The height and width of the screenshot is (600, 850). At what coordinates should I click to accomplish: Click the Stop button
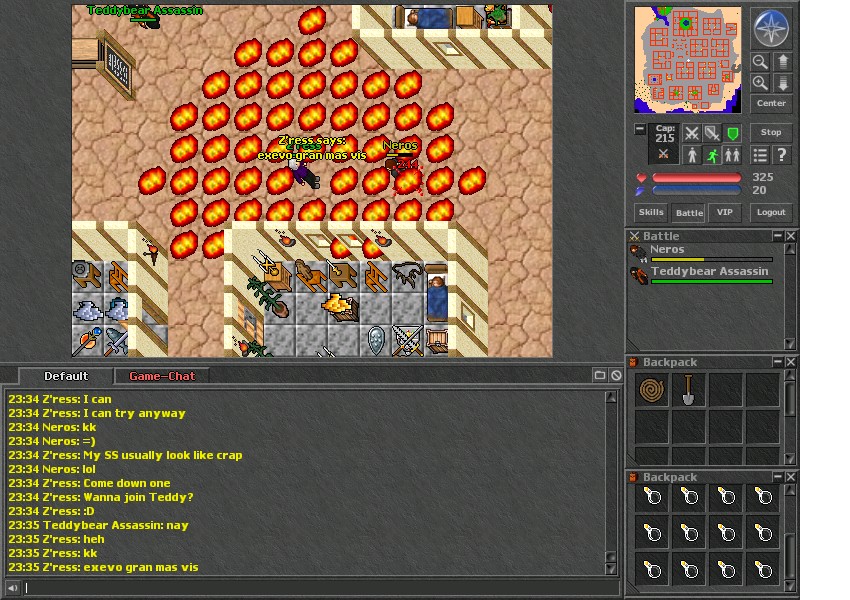[x=771, y=132]
